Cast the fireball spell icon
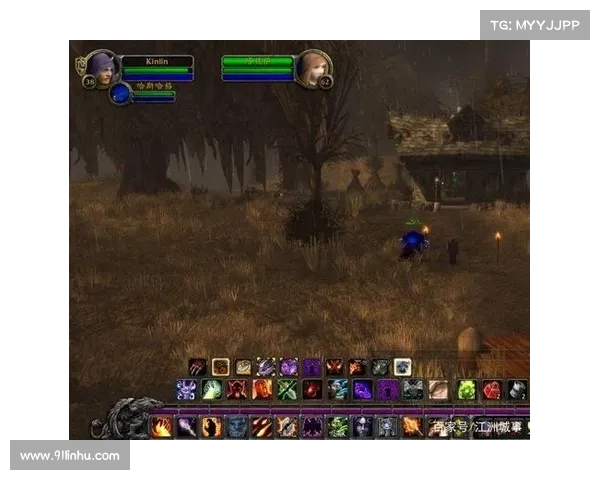The width and height of the screenshot is (600, 480). click(161, 427)
